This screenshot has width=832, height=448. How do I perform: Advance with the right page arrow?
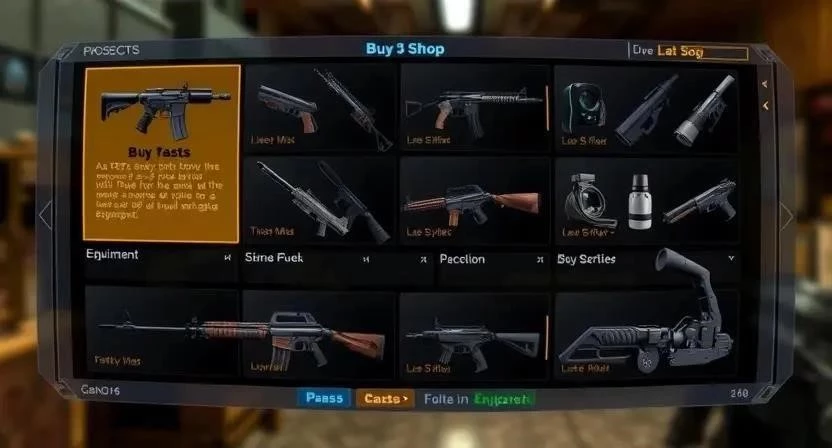pos(787,215)
